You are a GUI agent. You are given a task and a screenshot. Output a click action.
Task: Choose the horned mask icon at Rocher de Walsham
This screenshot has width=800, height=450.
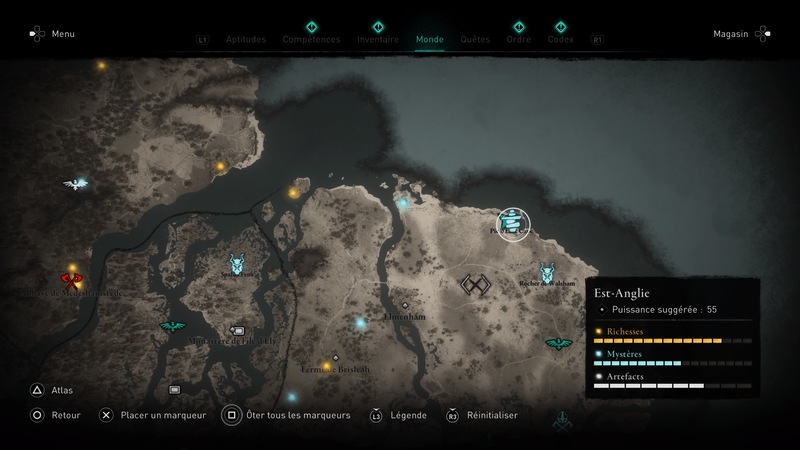[x=548, y=272]
